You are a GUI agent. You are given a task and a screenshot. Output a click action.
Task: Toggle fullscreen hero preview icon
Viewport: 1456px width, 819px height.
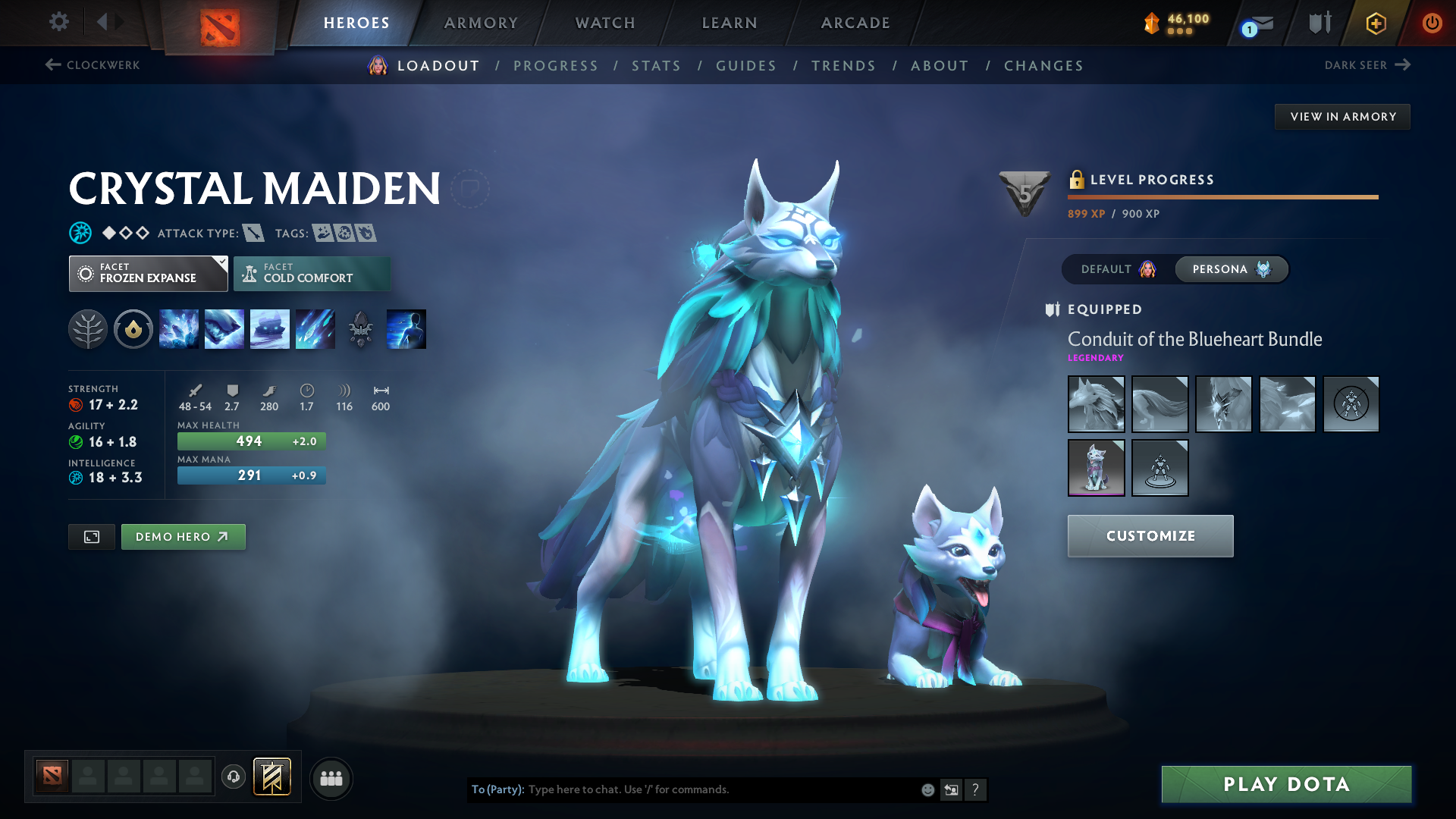[x=91, y=536]
